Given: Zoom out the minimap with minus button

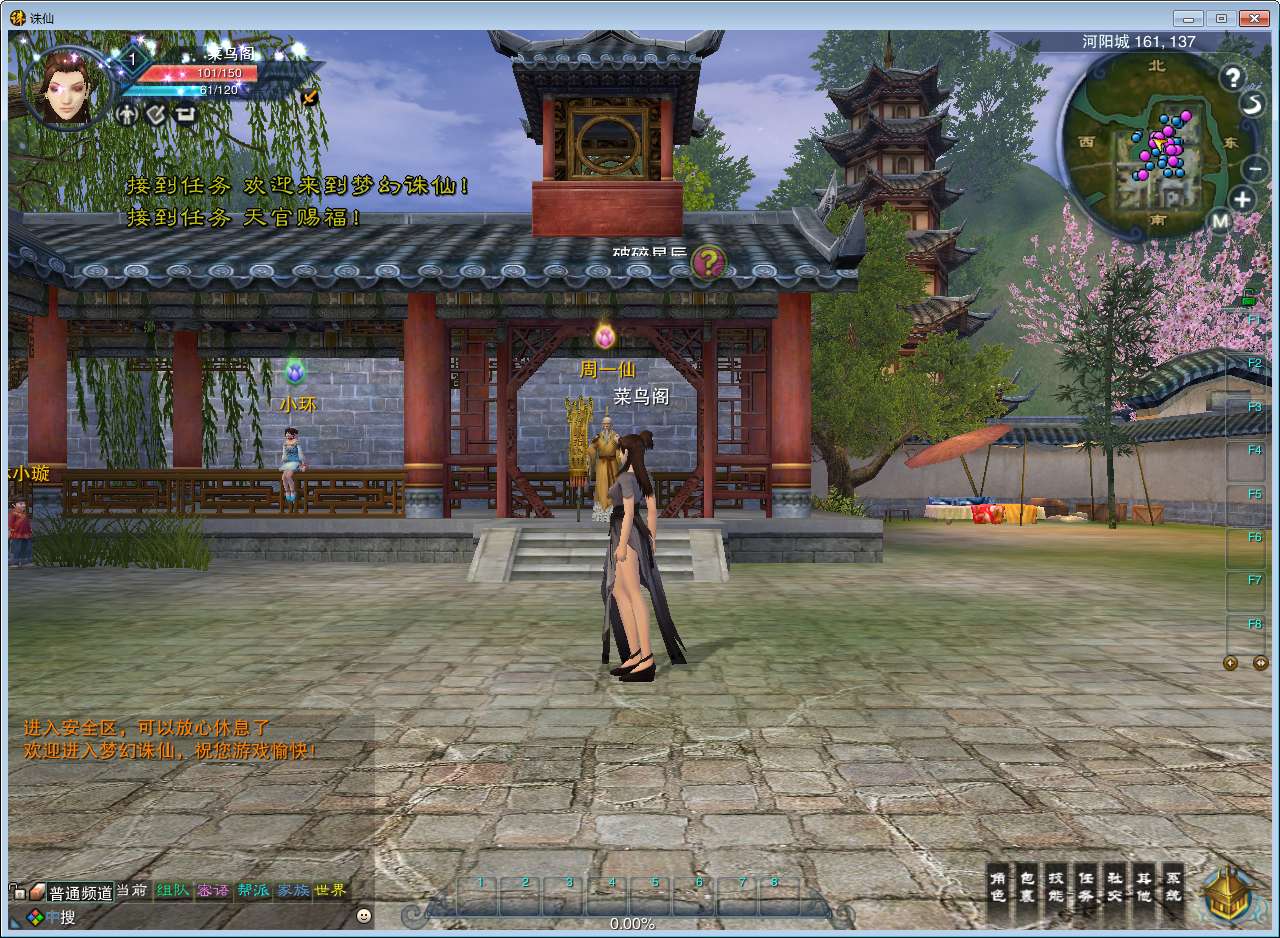Looking at the screenshot, I should click(x=1257, y=168).
